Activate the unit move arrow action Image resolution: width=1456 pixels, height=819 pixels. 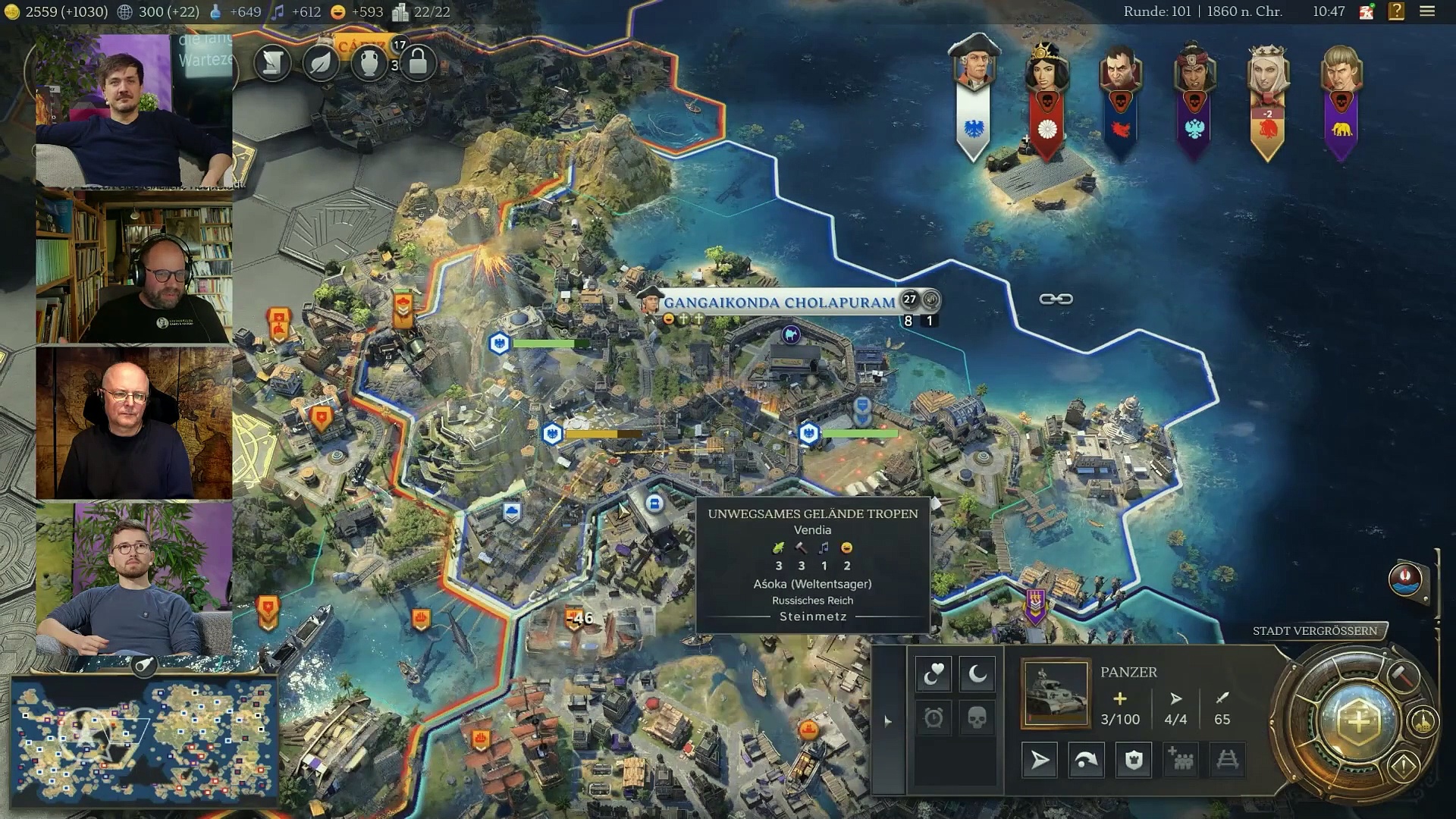(x=1040, y=760)
